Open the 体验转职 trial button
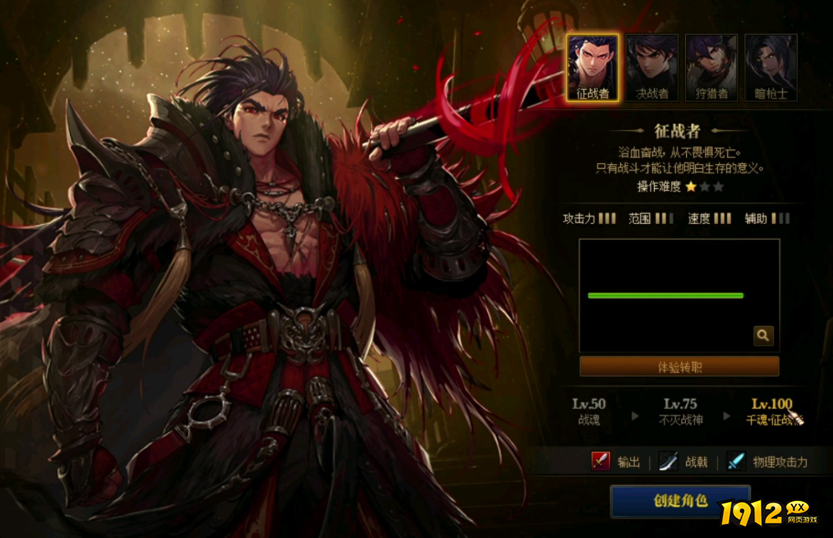833x538 pixels. (679, 367)
